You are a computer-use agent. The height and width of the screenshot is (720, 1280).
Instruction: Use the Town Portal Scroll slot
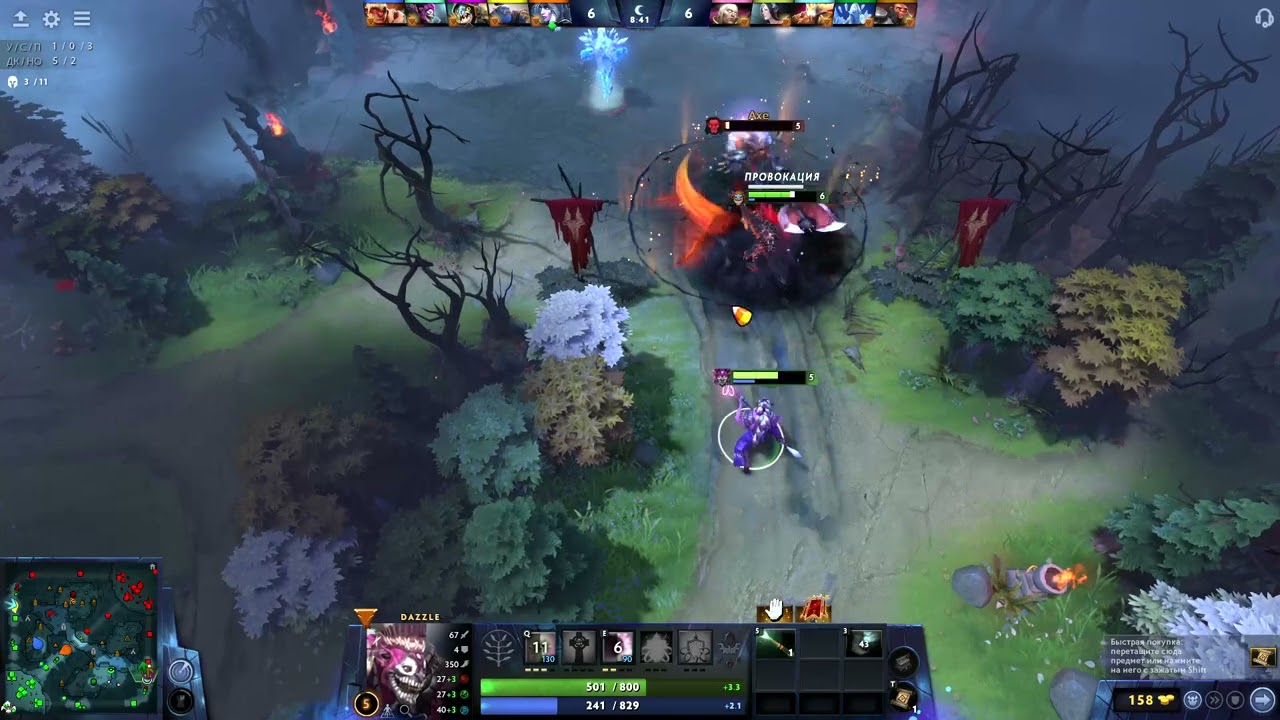click(902, 696)
